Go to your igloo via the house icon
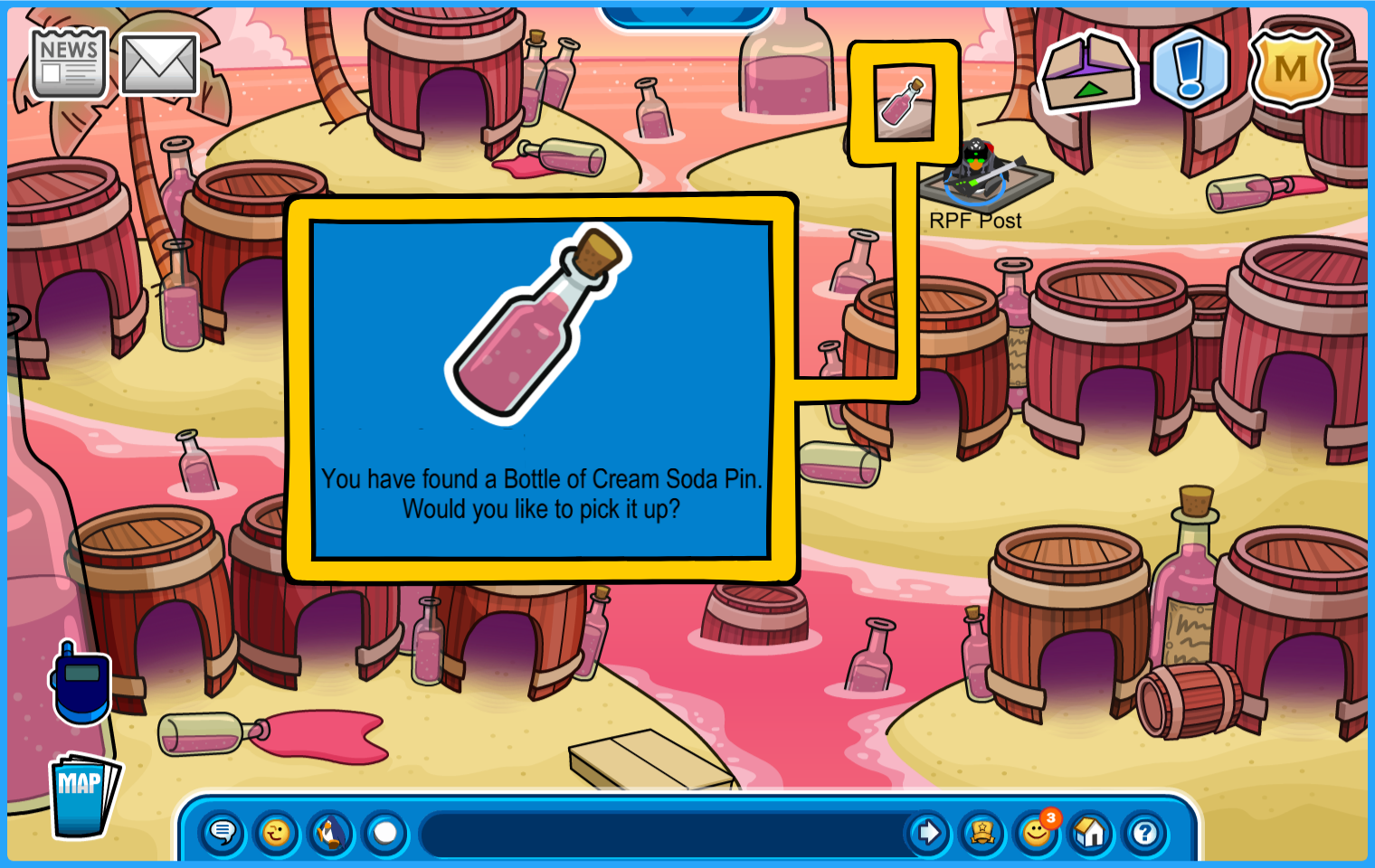The width and height of the screenshot is (1375, 868). coord(1091,832)
